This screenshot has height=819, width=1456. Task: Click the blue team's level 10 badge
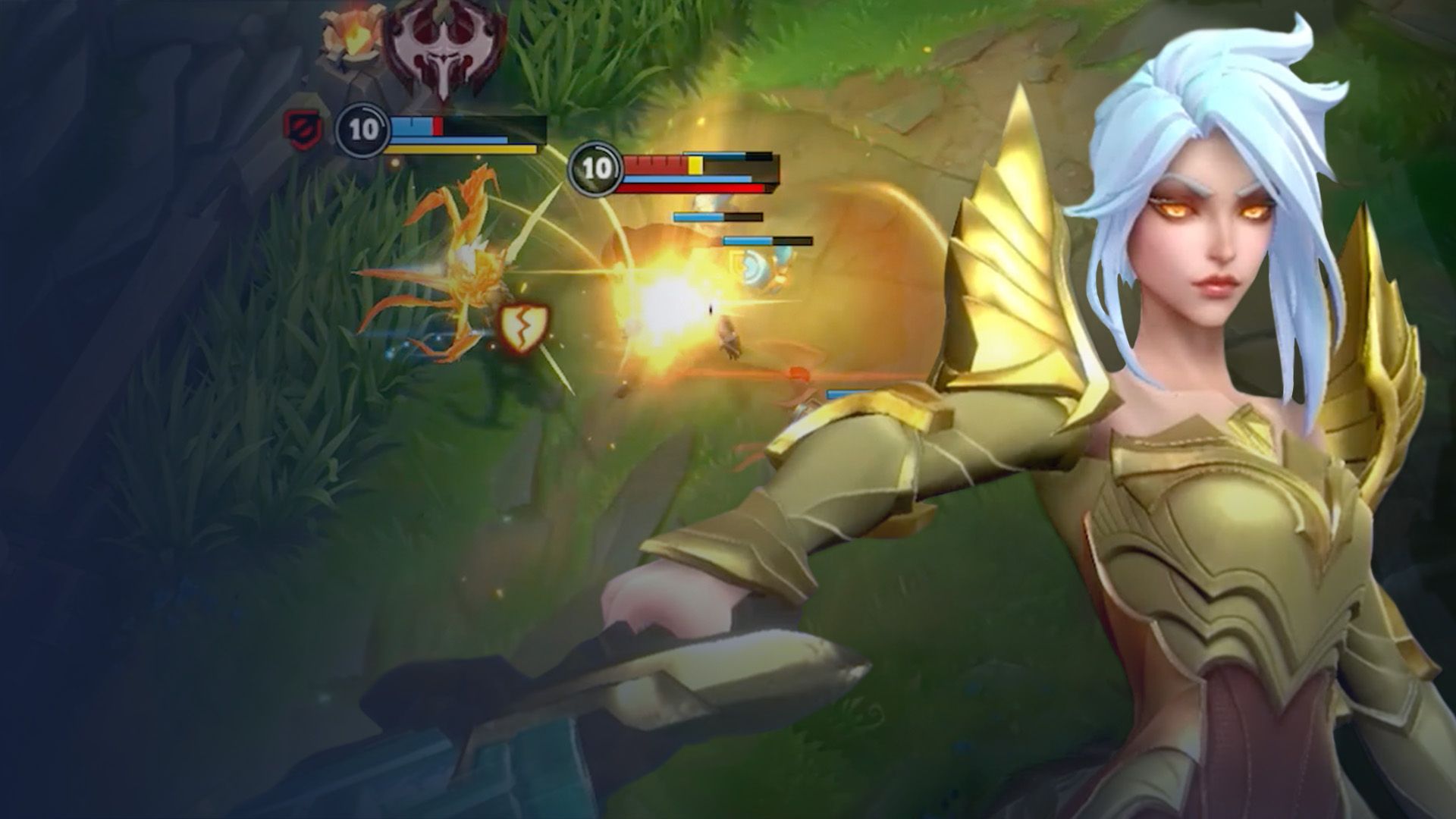[x=362, y=130]
